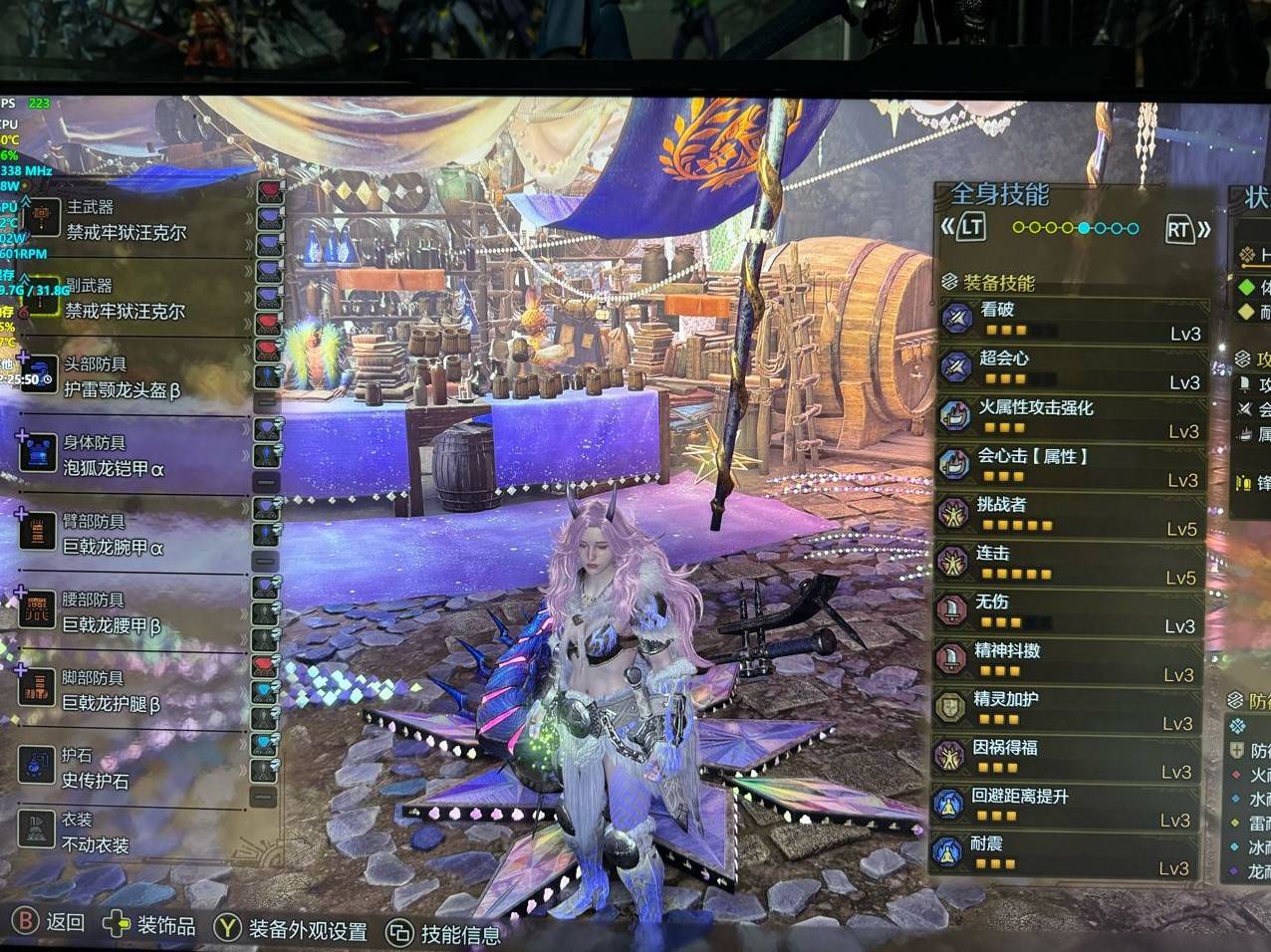1271x952 pixels.
Task: Select the 衣装 不动衣装 mantle slot
Action: (95, 833)
